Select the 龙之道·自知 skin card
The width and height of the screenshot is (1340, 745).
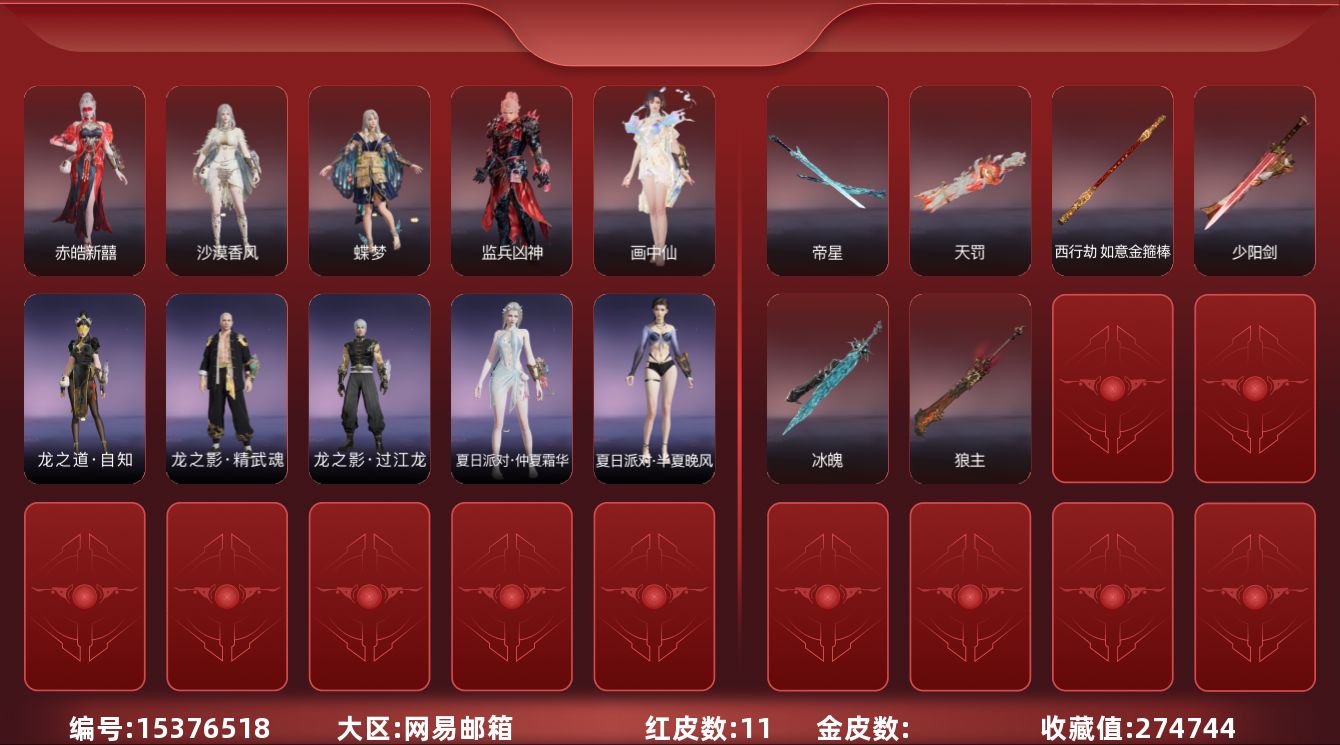click(x=85, y=388)
